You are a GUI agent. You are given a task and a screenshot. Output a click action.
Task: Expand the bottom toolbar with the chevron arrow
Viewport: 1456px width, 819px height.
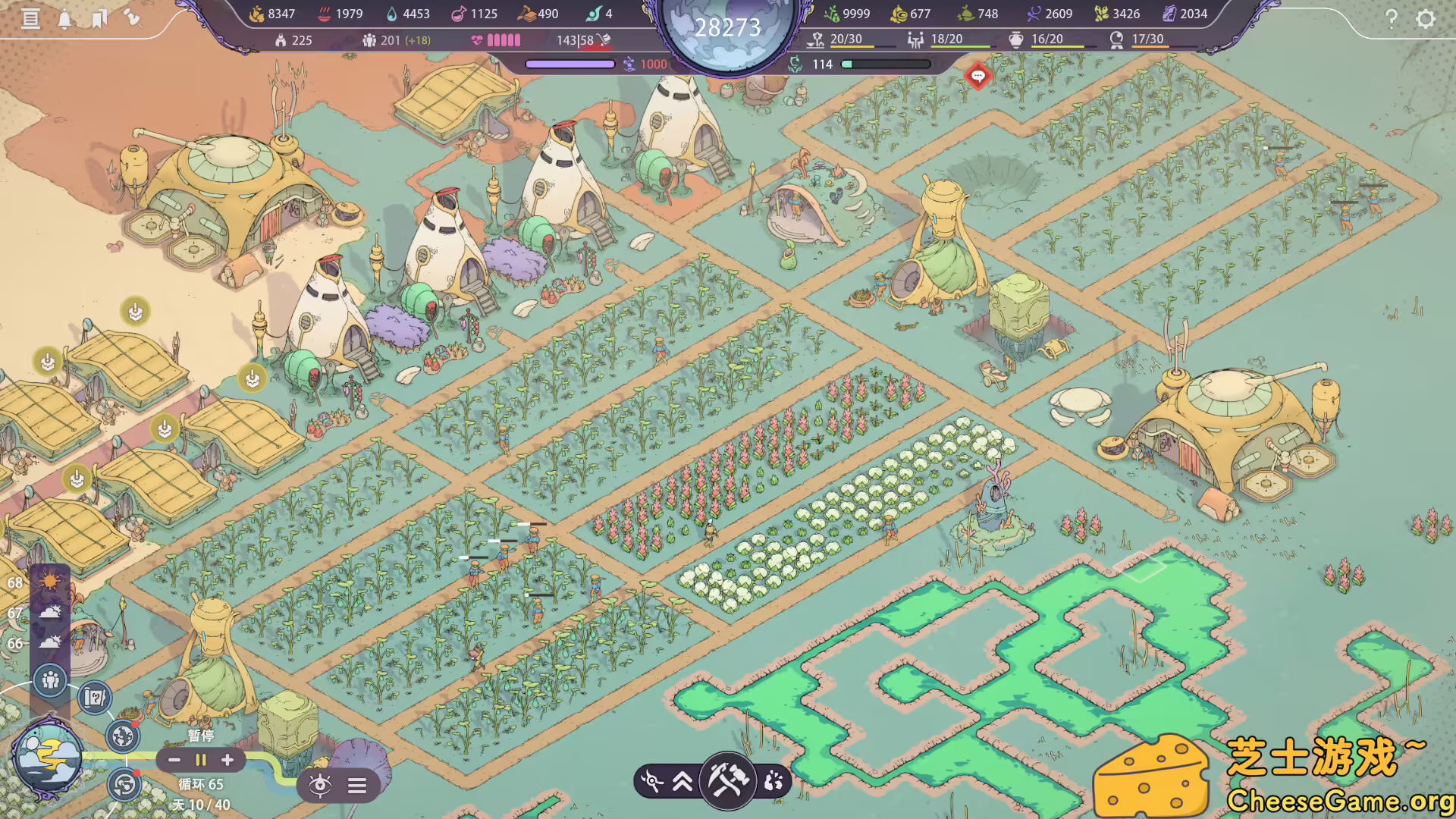coord(683,780)
